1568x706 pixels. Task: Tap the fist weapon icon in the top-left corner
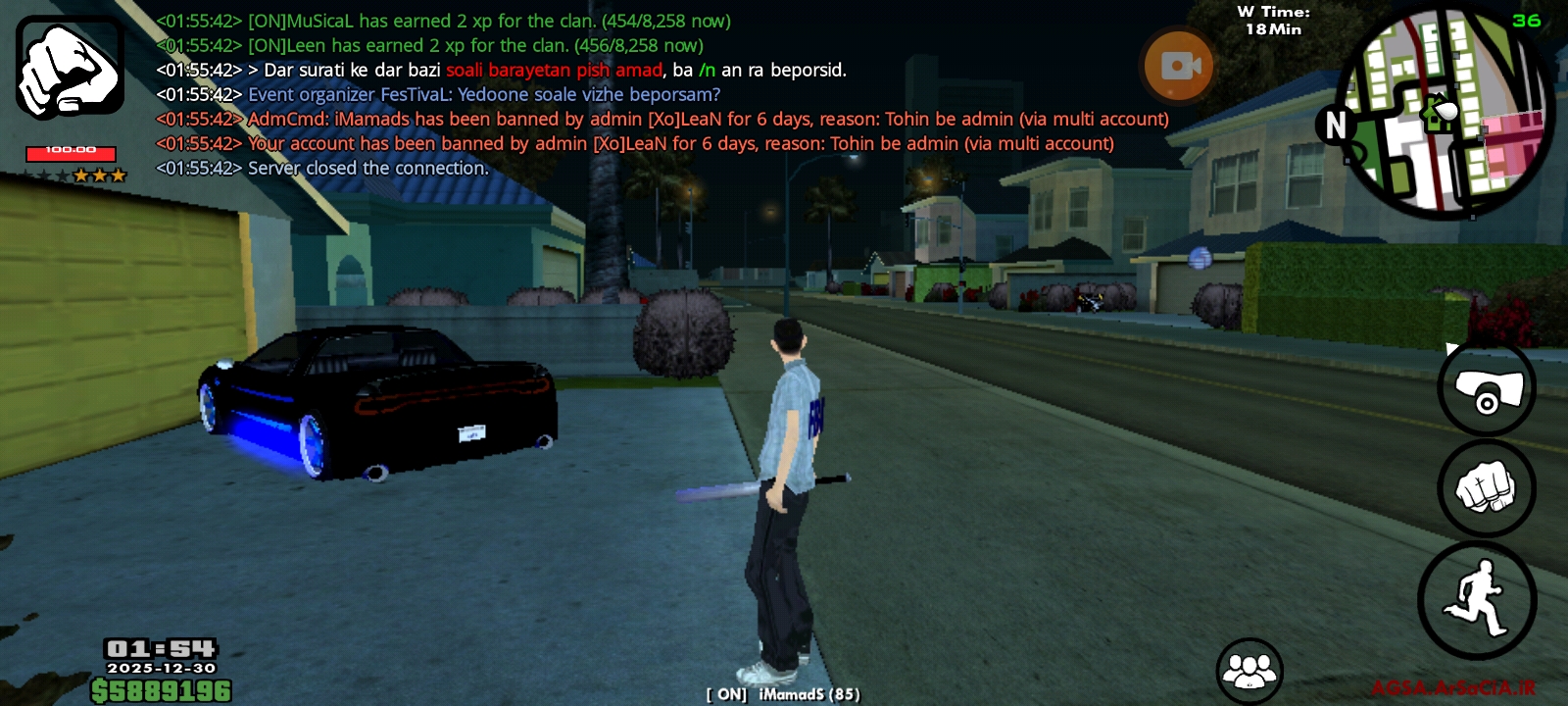click(70, 67)
